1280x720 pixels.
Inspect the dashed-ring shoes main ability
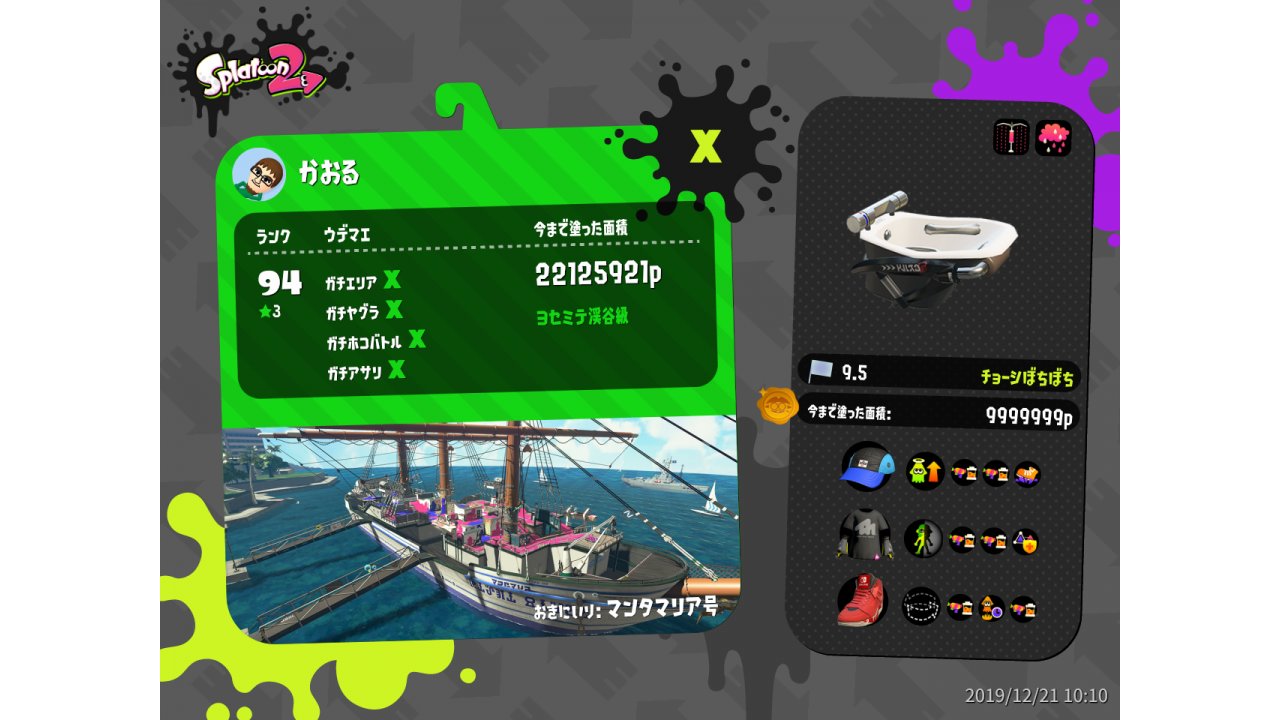click(x=921, y=605)
